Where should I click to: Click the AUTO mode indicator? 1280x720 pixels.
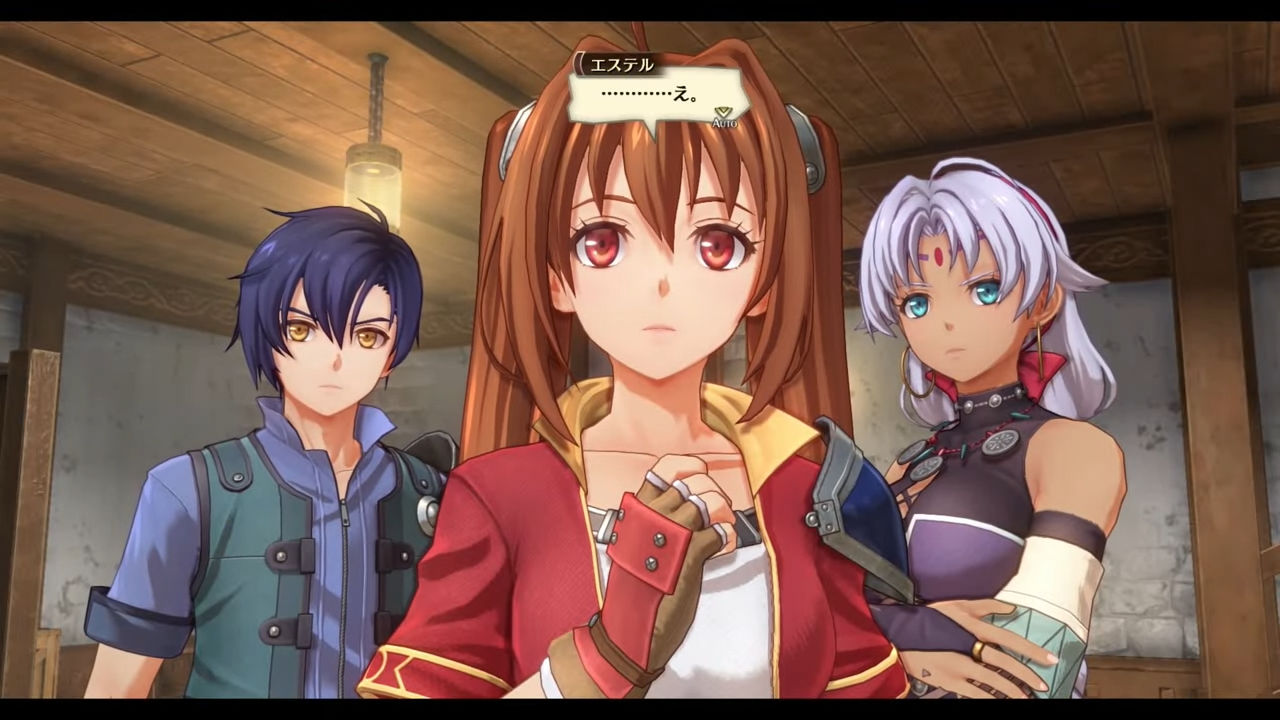point(725,124)
